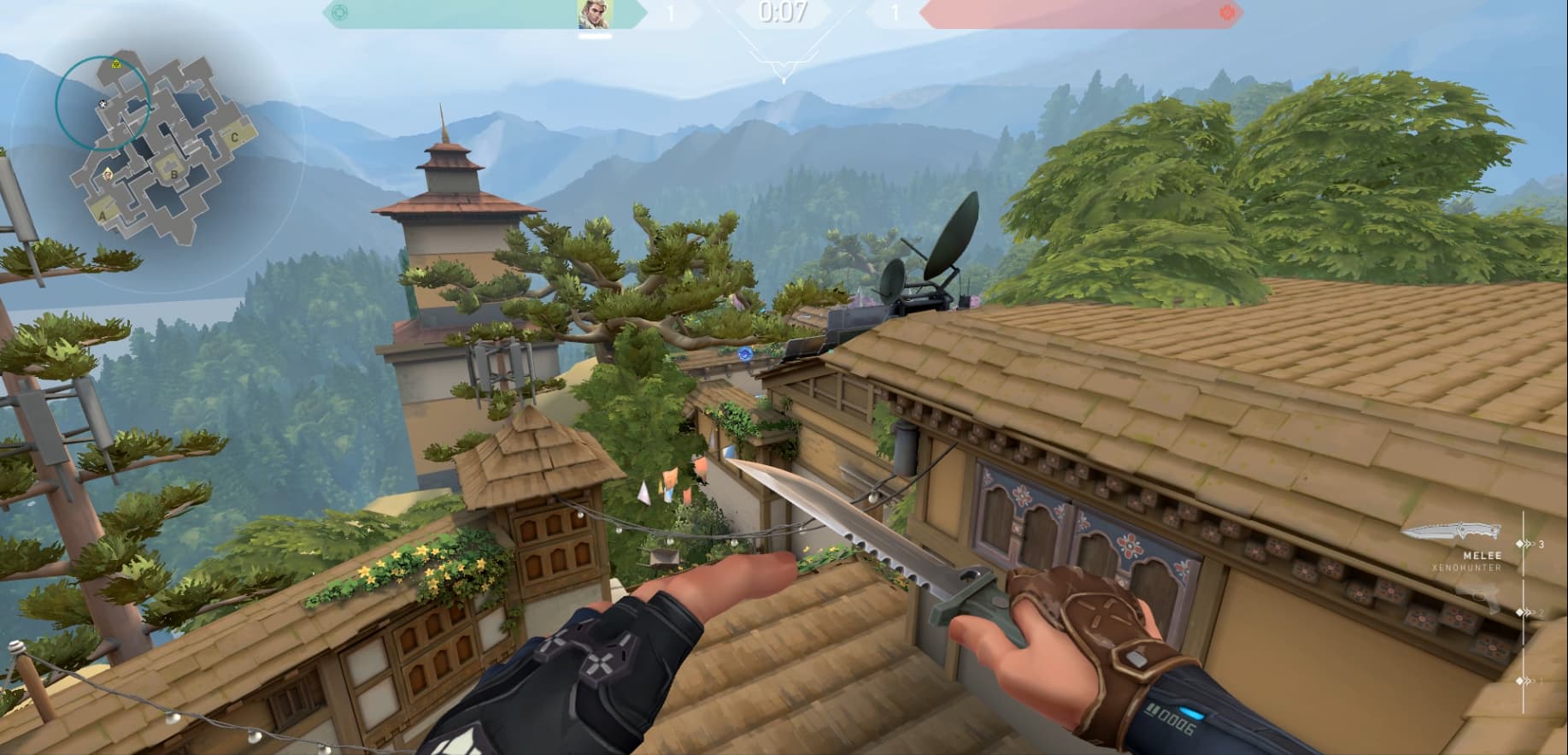Select site C on the minimap
The image size is (1568, 755).
(234, 135)
